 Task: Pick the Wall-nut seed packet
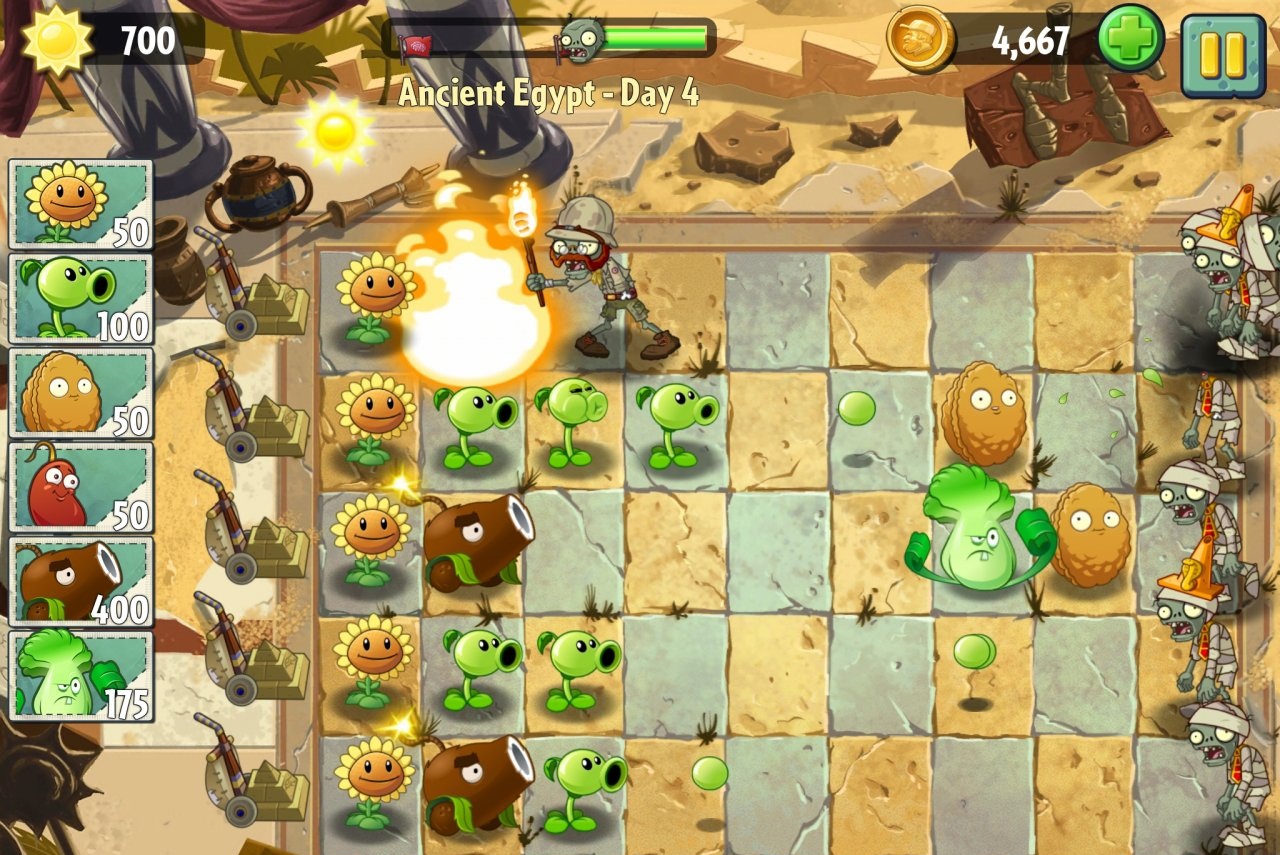(81, 393)
